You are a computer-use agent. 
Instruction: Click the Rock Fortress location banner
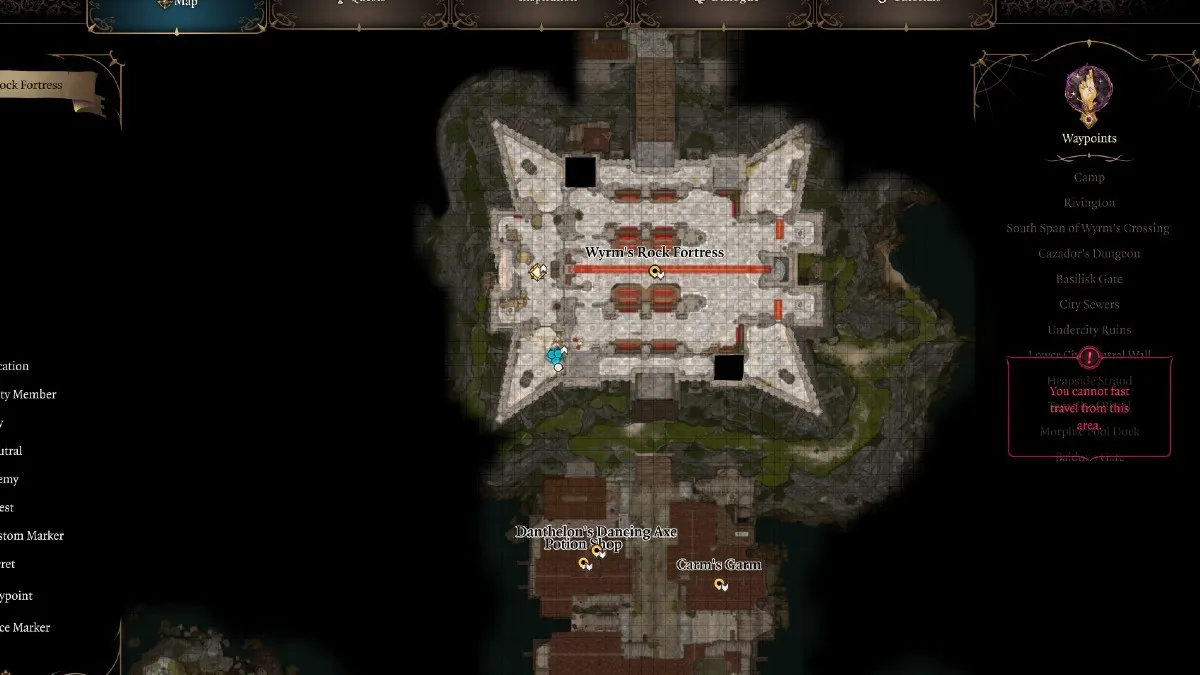[x=45, y=86]
